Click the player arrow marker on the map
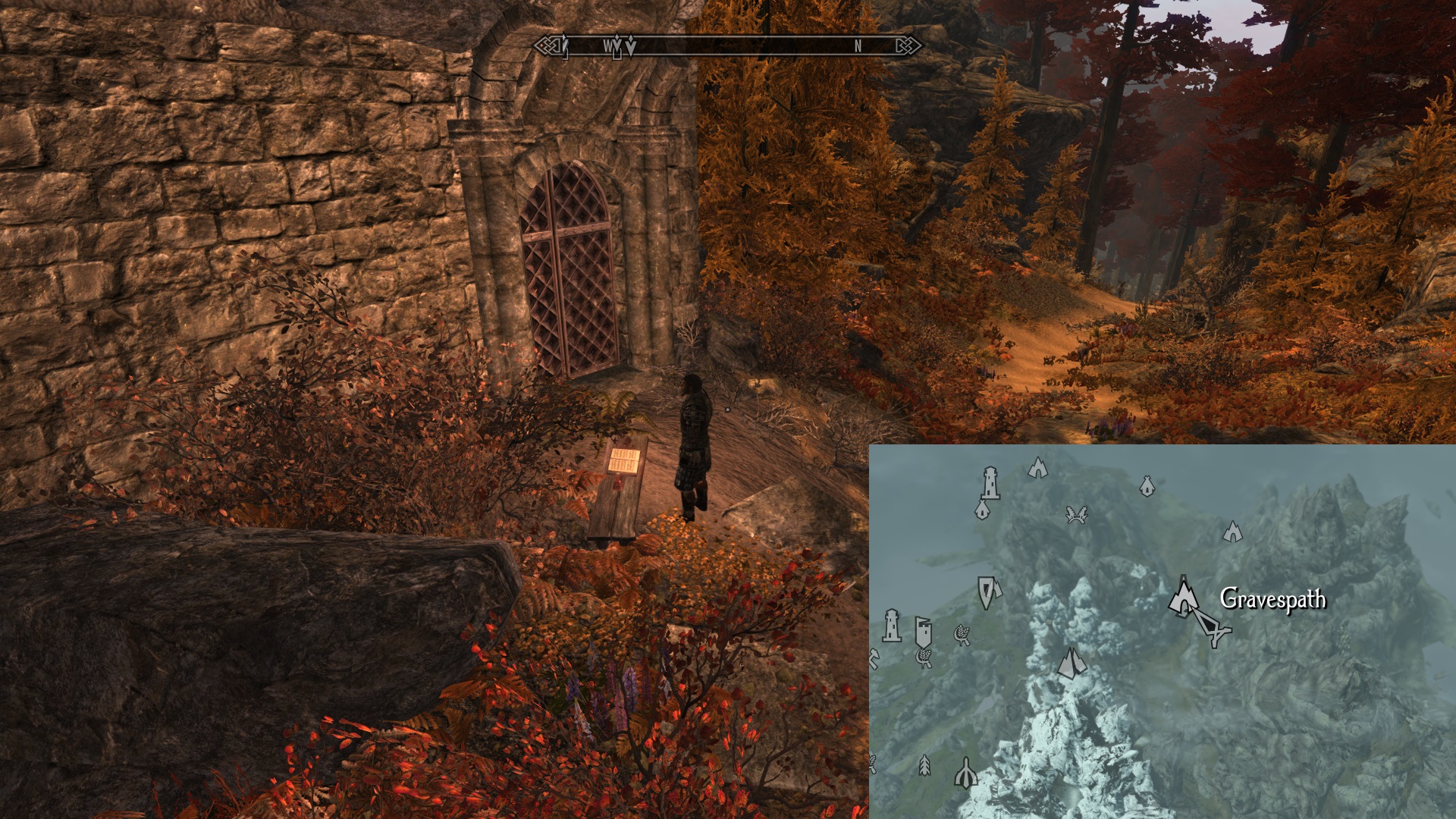 (1211, 628)
